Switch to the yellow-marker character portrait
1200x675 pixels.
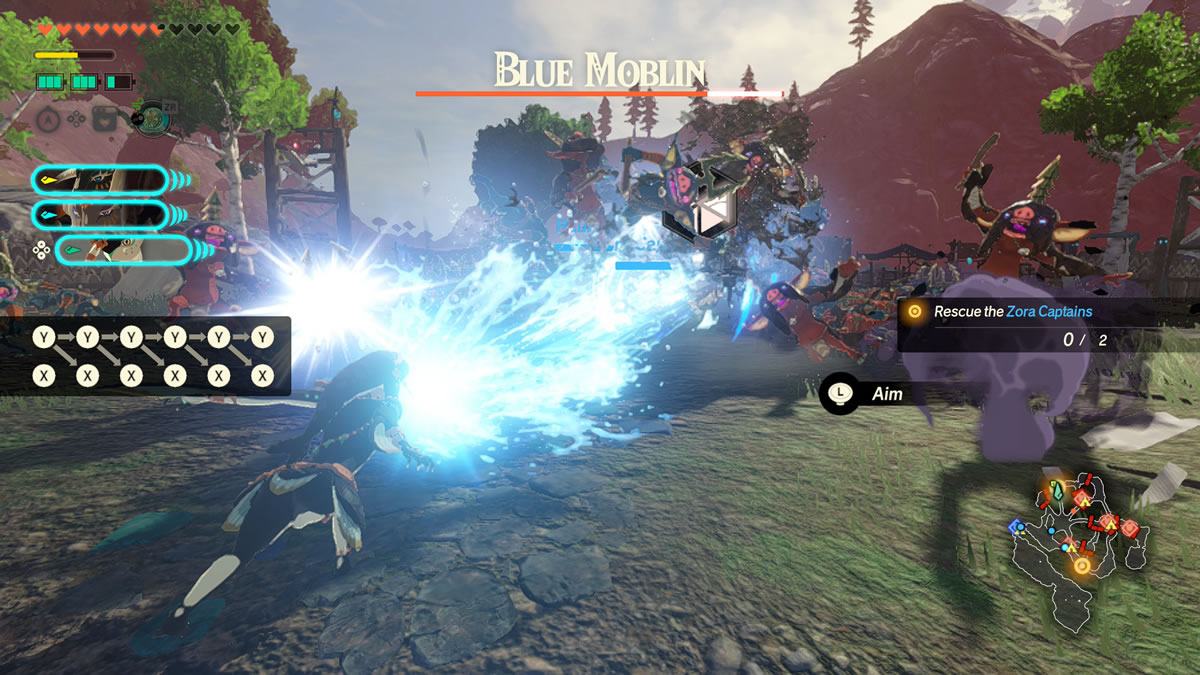(x=98, y=180)
